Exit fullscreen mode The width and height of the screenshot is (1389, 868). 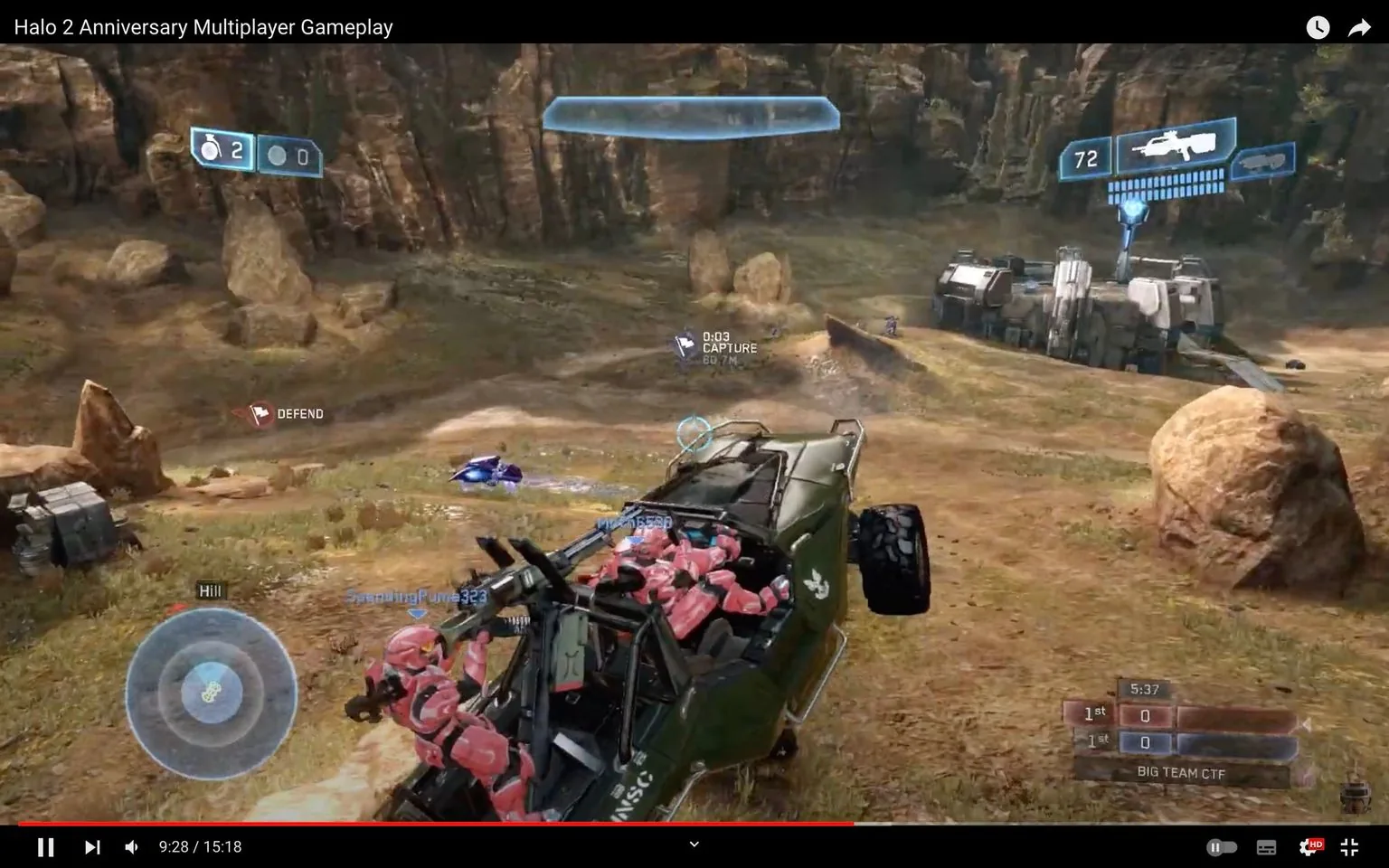1349,846
